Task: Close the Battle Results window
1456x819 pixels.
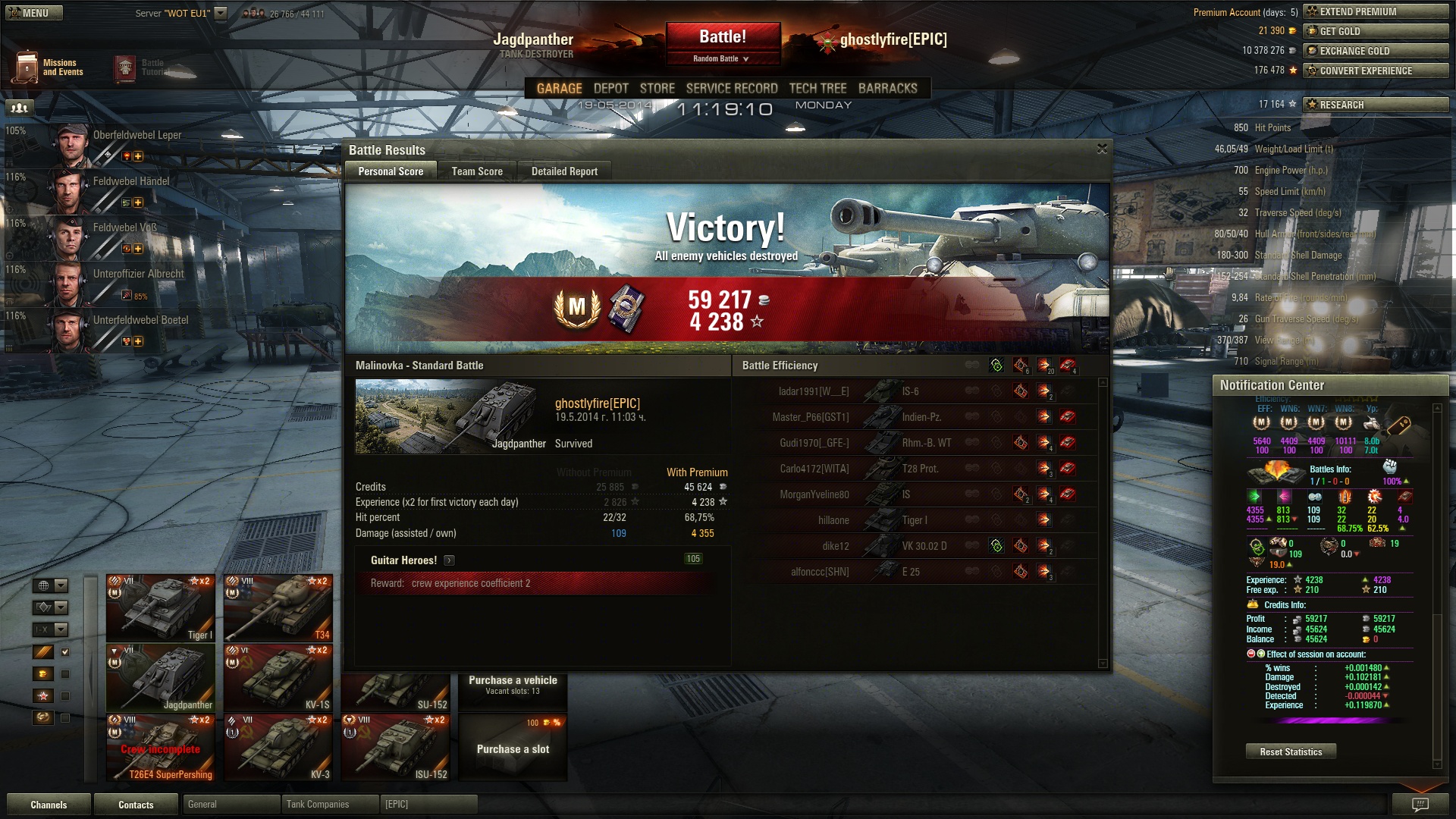Action: coord(1102,149)
